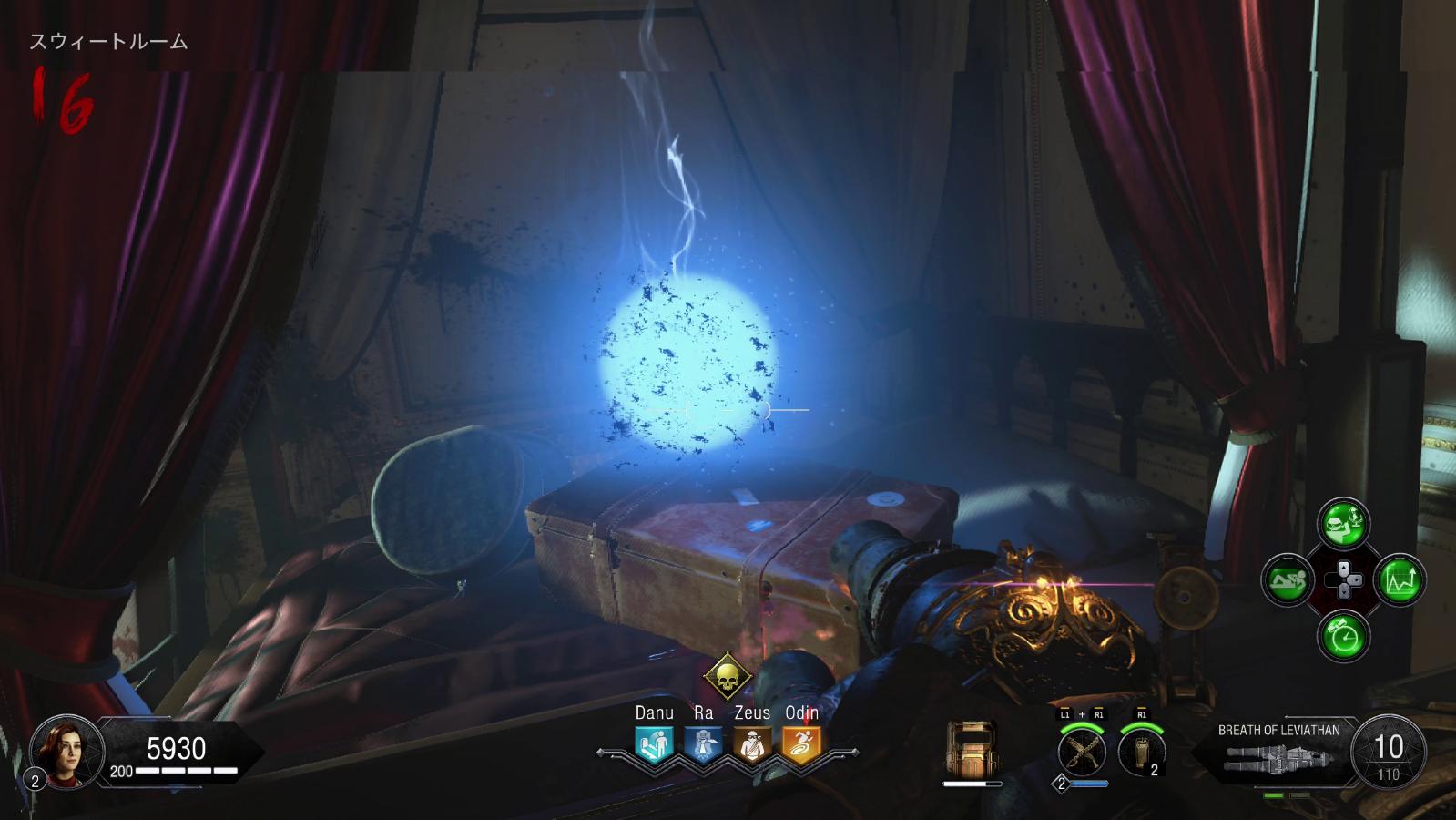Image resolution: width=1456 pixels, height=820 pixels.
Task: Select the Danu perk icon
Action: pyautogui.click(x=654, y=744)
